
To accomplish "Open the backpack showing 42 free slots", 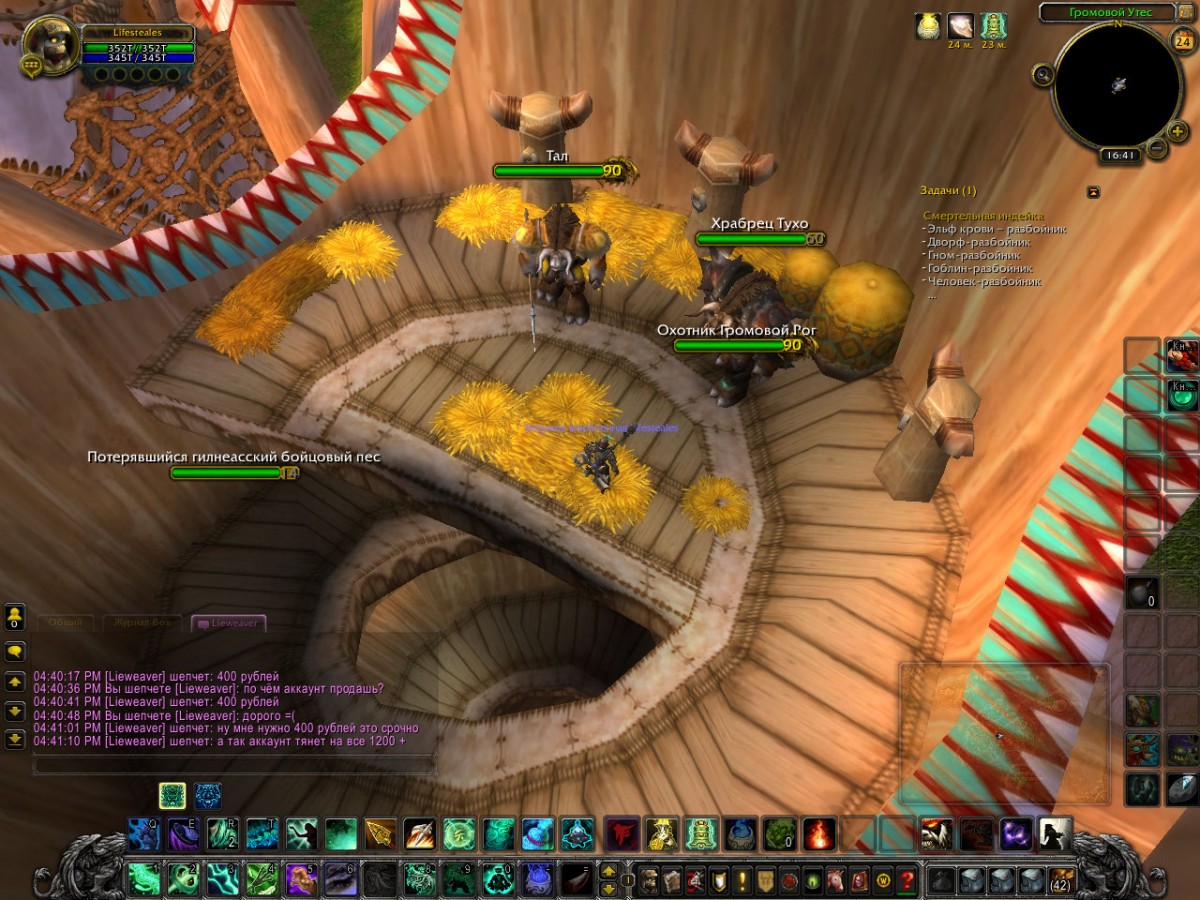I will click(1061, 880).
